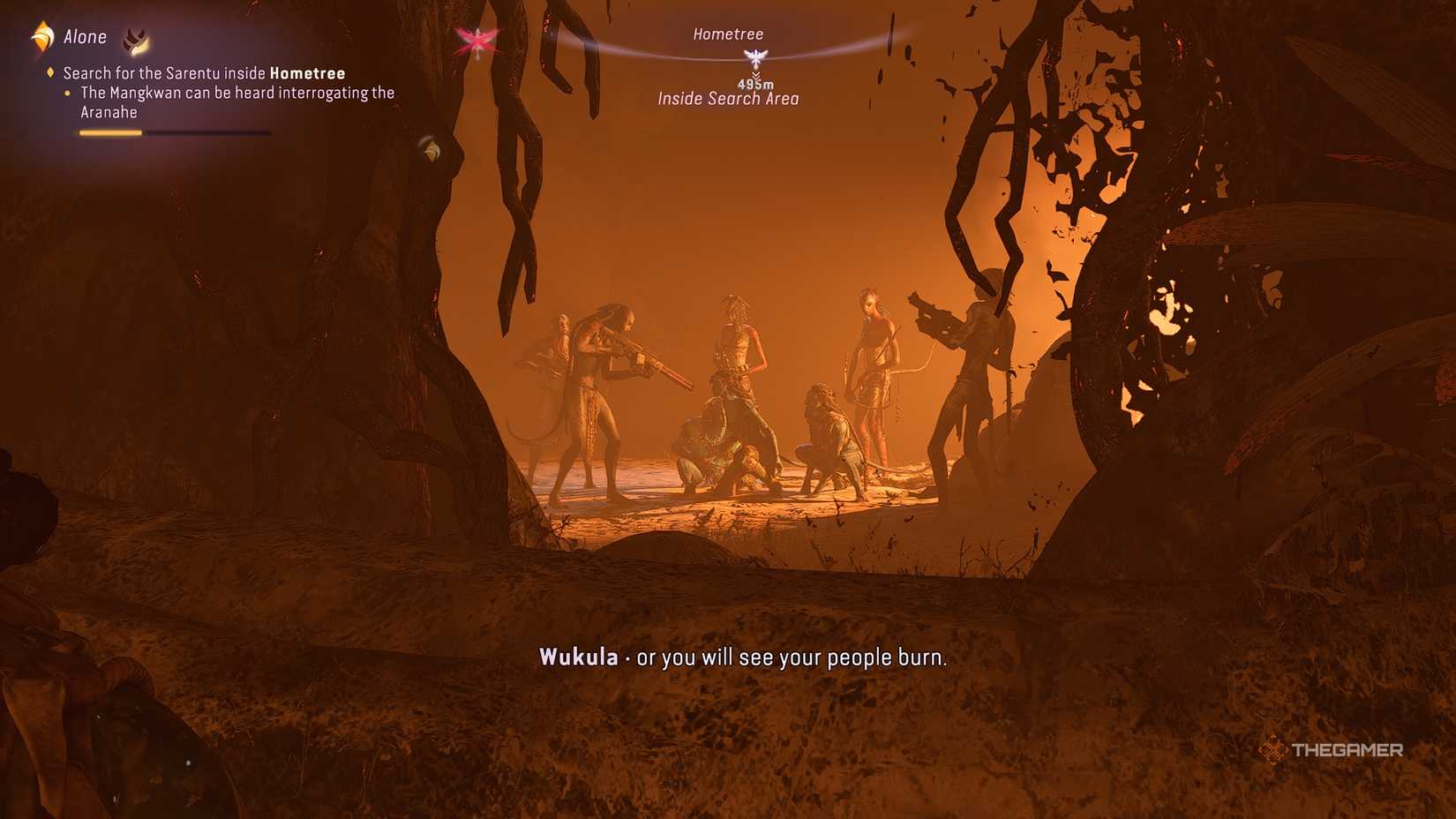Click the Inside Search Area text
This screenshot has width=1456, height=819.
pos(729,98)
